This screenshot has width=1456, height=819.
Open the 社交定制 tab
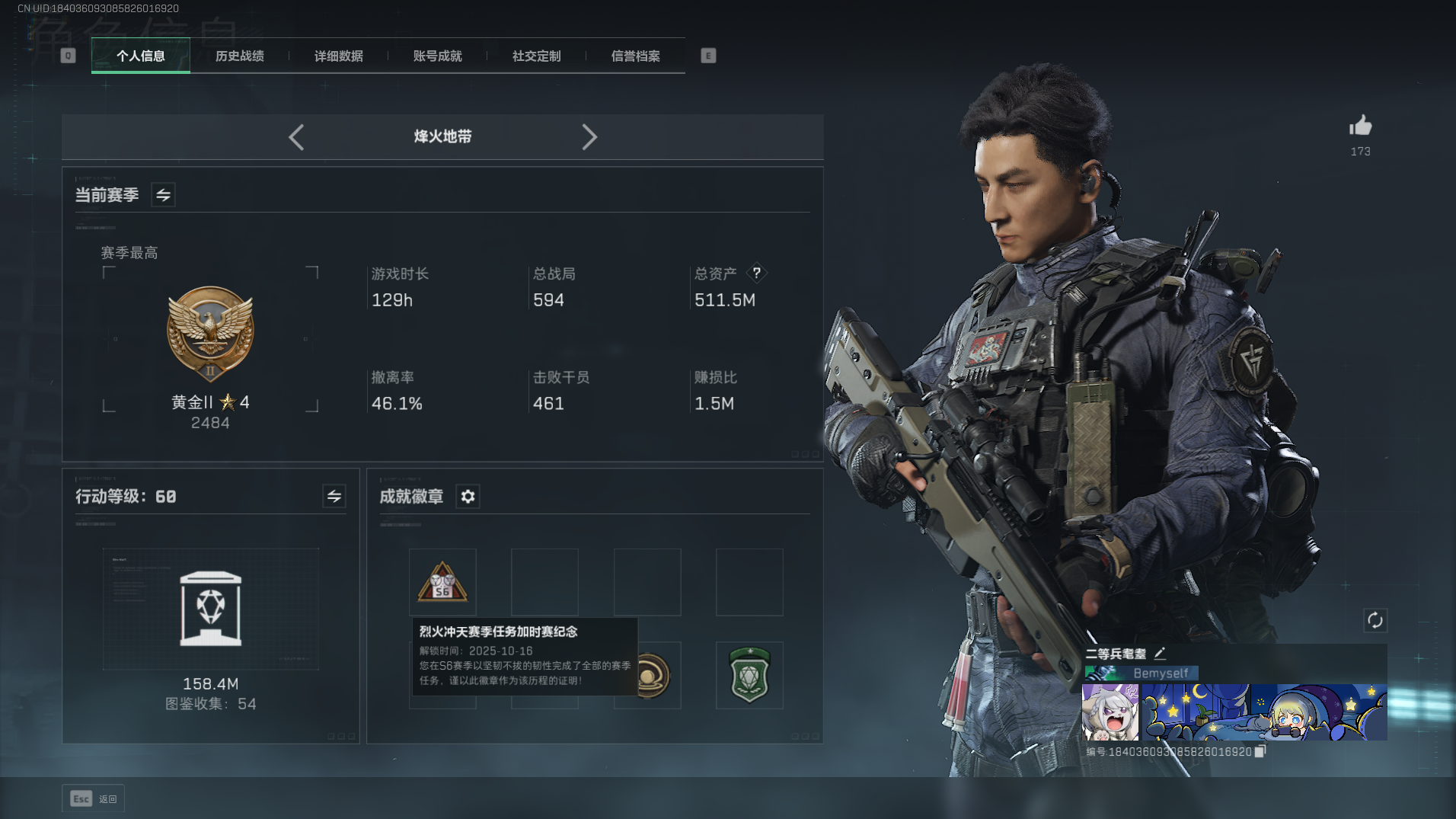537,56
